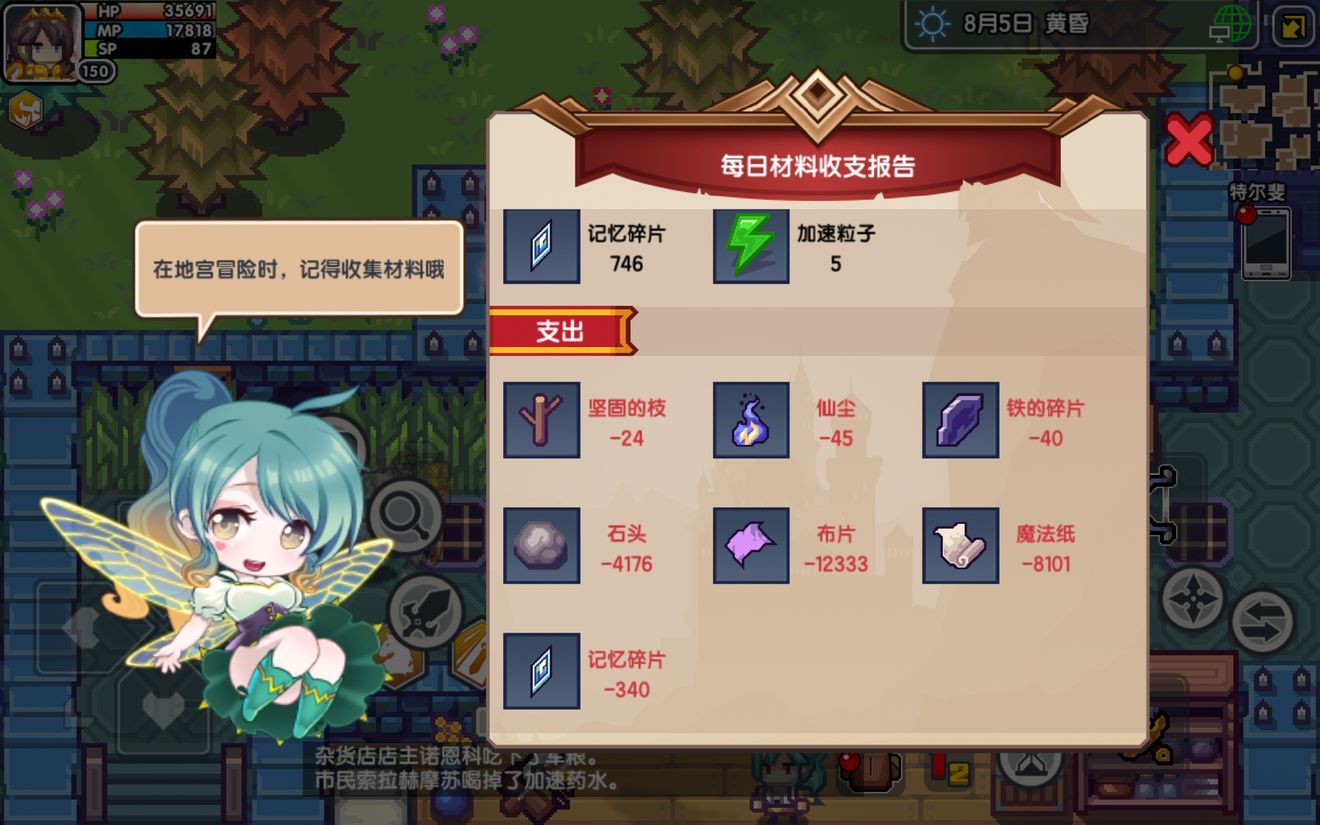This screenshot has width=1320, height=825.
Task: Click the purple 布片 cloth icon
Action: pos(751,547)
